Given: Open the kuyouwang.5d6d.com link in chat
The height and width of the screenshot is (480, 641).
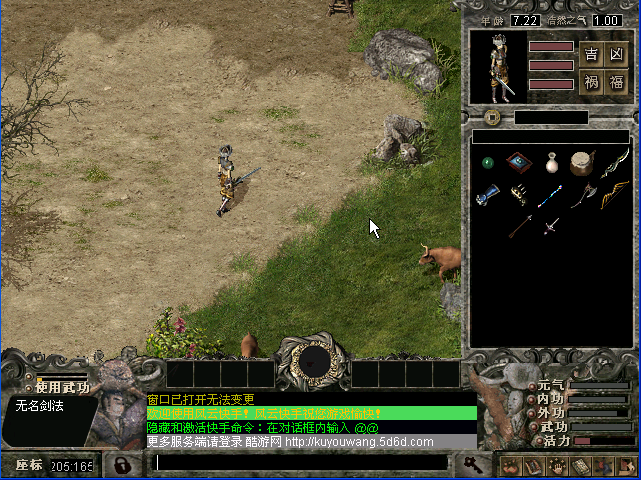Looking at the screenshot, I should click(360, 442).
